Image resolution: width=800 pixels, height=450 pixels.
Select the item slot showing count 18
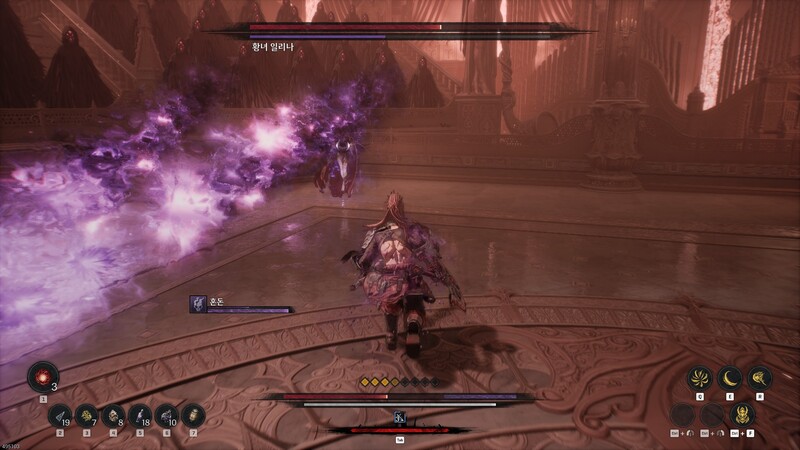tap(140, 415)
